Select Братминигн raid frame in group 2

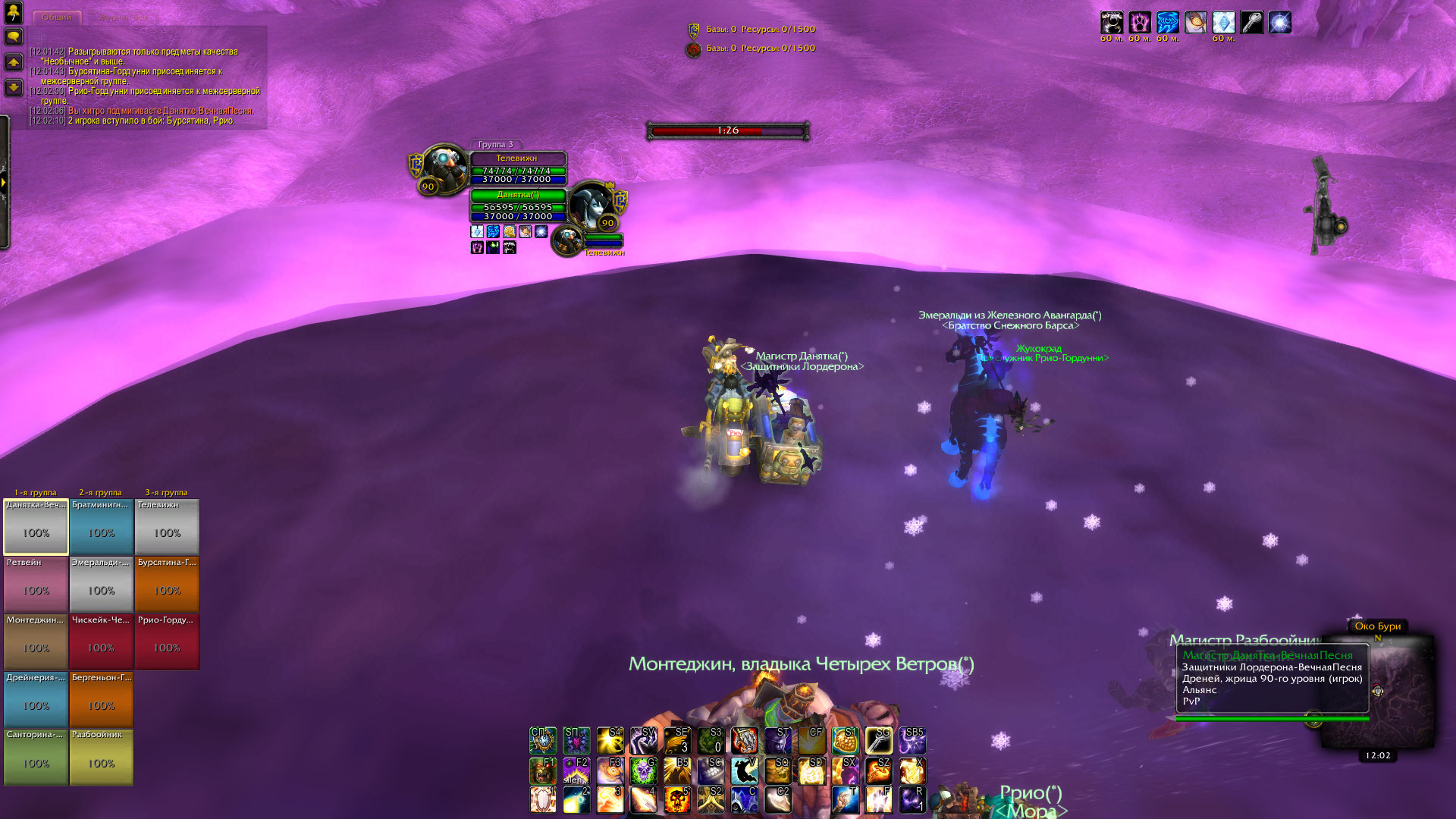click(x=102, y=527)
